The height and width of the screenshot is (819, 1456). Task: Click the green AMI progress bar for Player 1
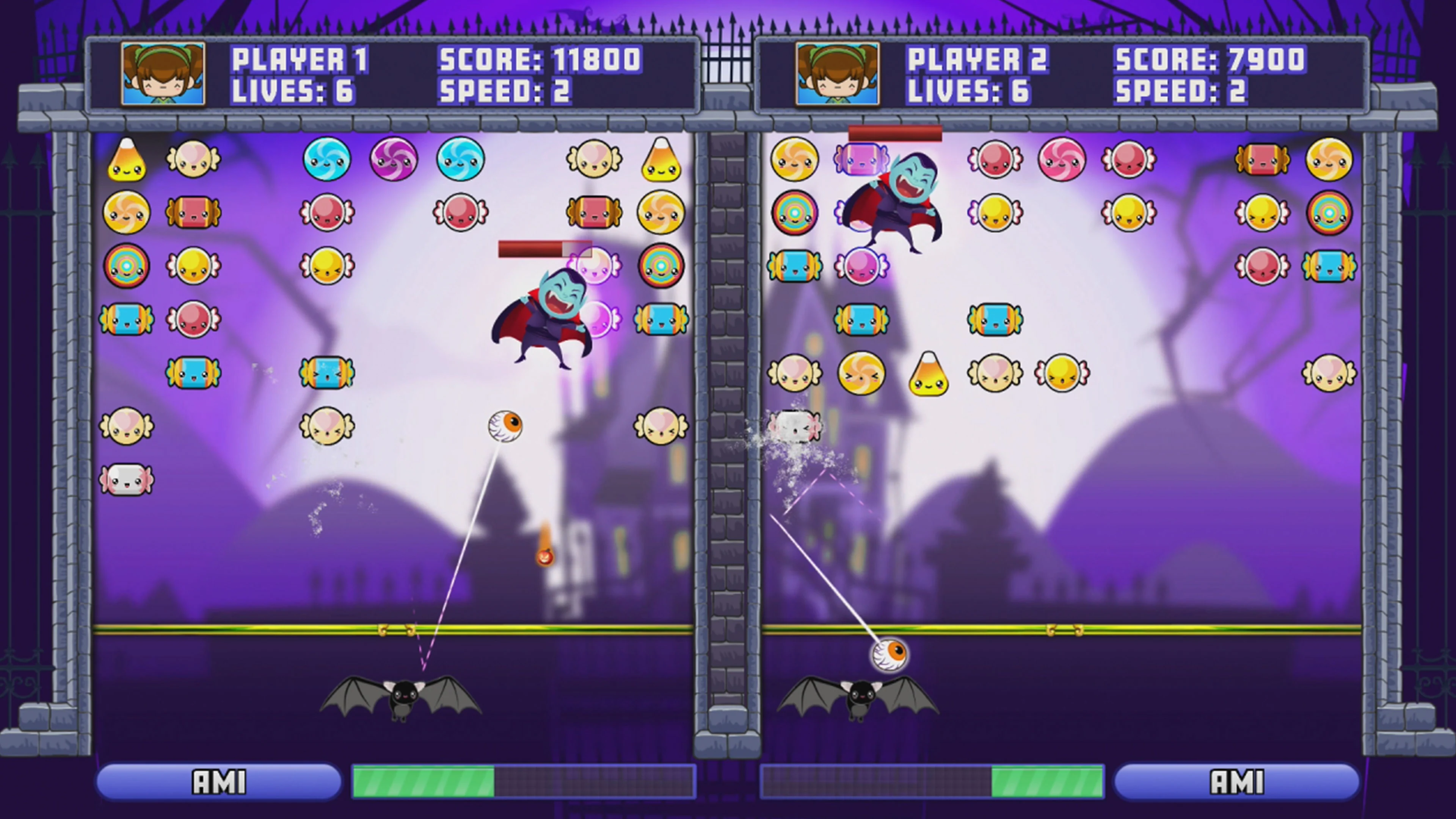pos(424,781)
